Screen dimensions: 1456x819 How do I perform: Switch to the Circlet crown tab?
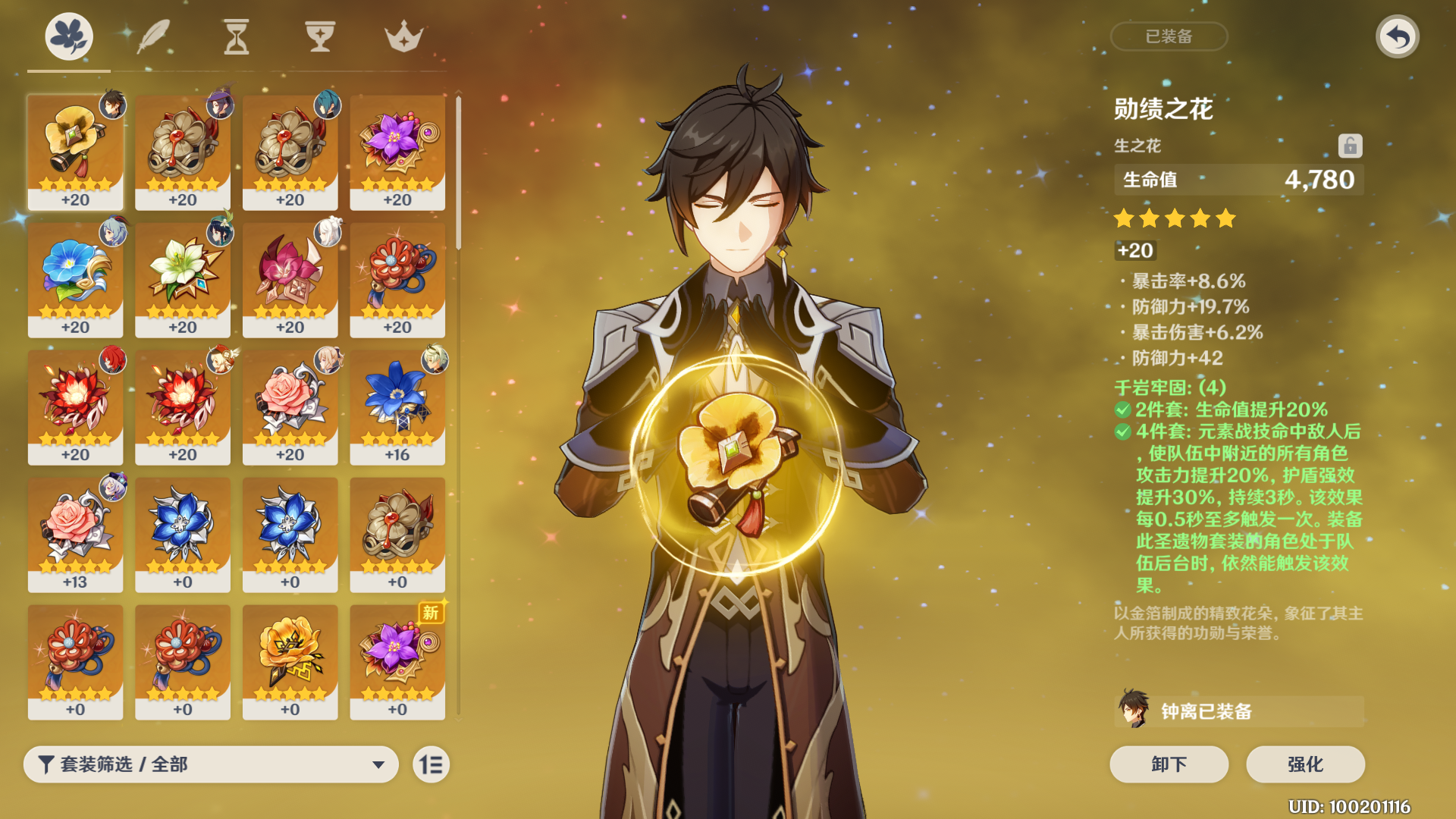(x=403, y=36)
